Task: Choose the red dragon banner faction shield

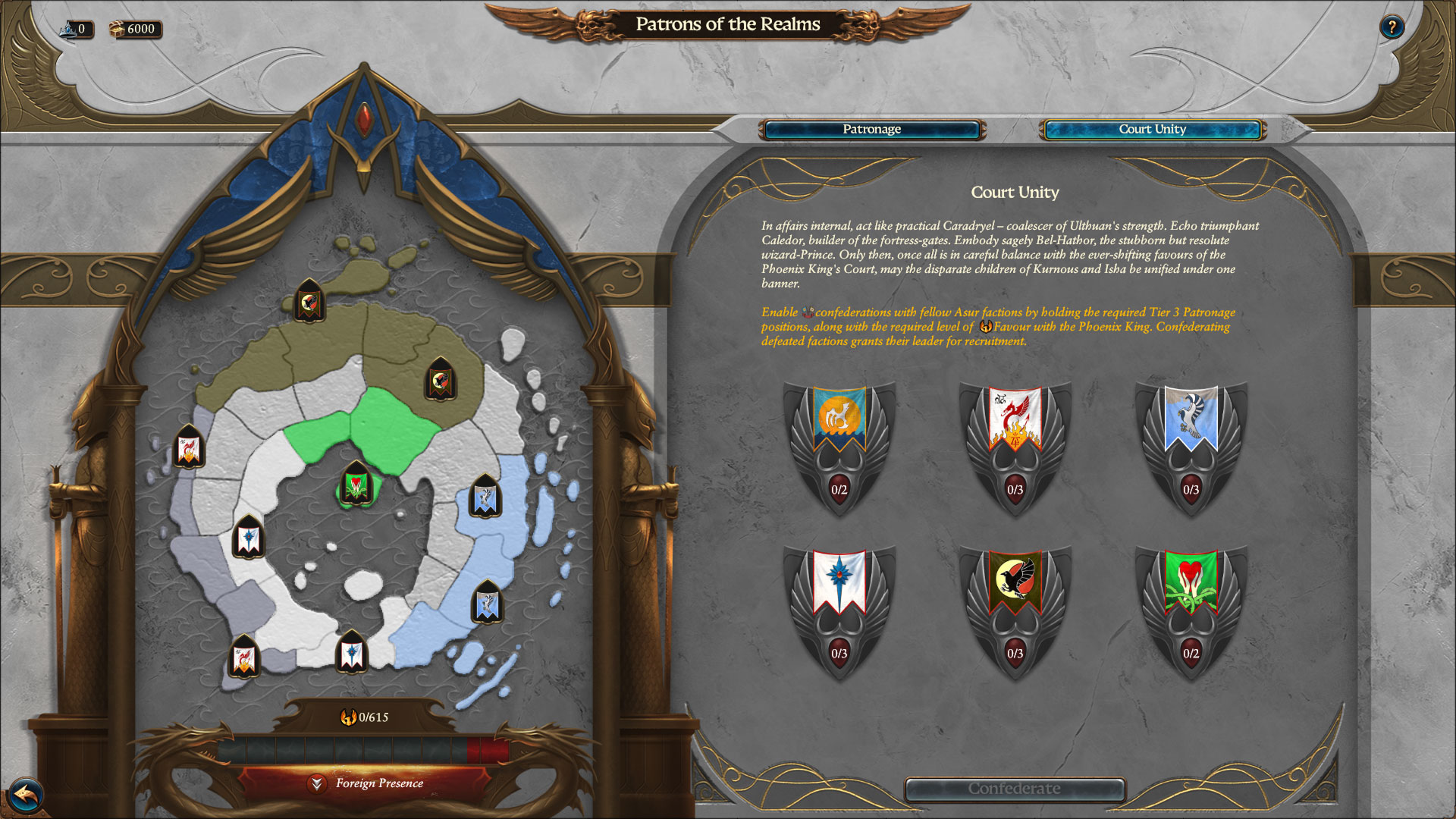Action: [x=1015, y=447]
